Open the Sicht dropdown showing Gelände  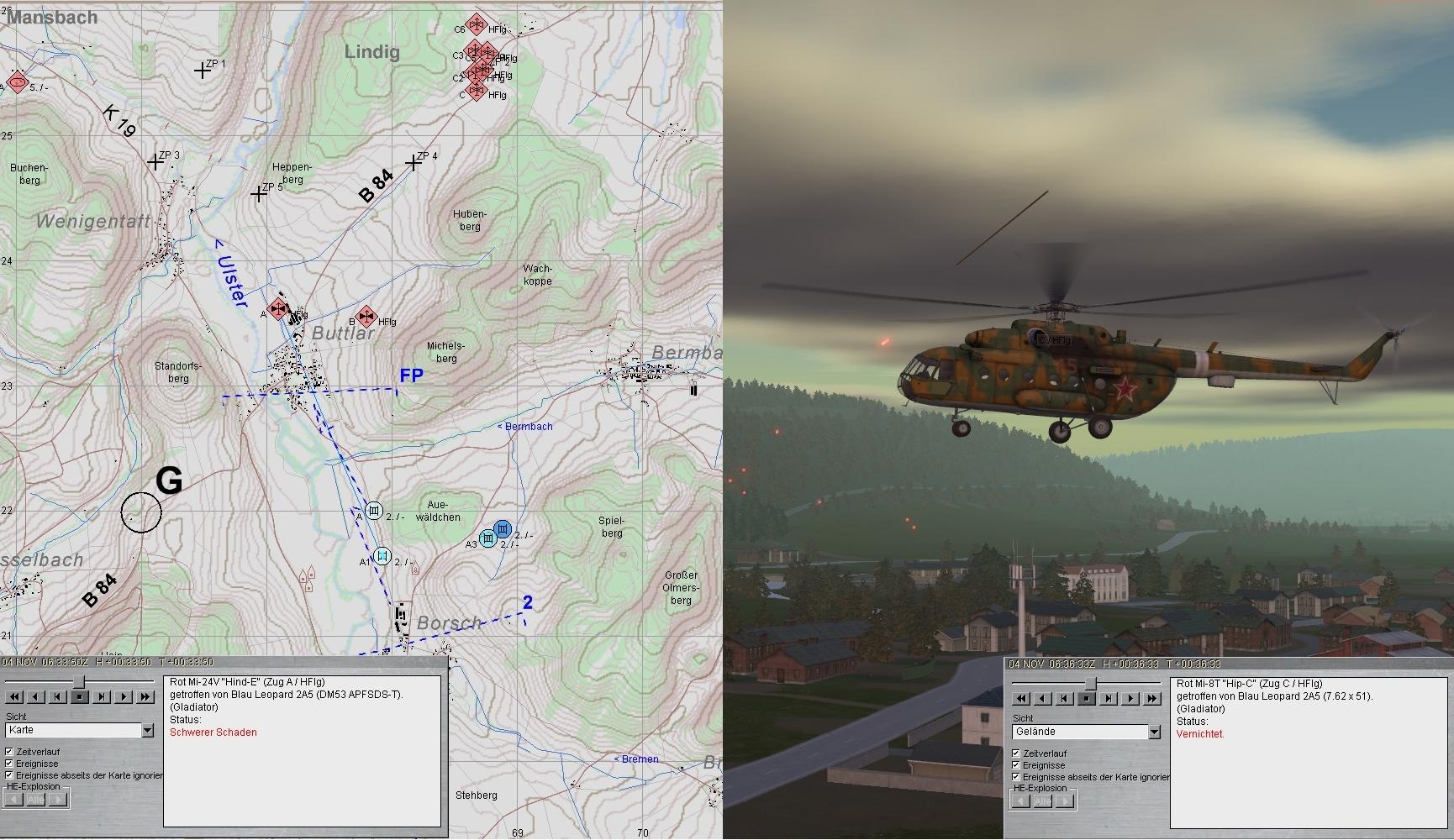pyautogui.click(x=1154, y=732)
